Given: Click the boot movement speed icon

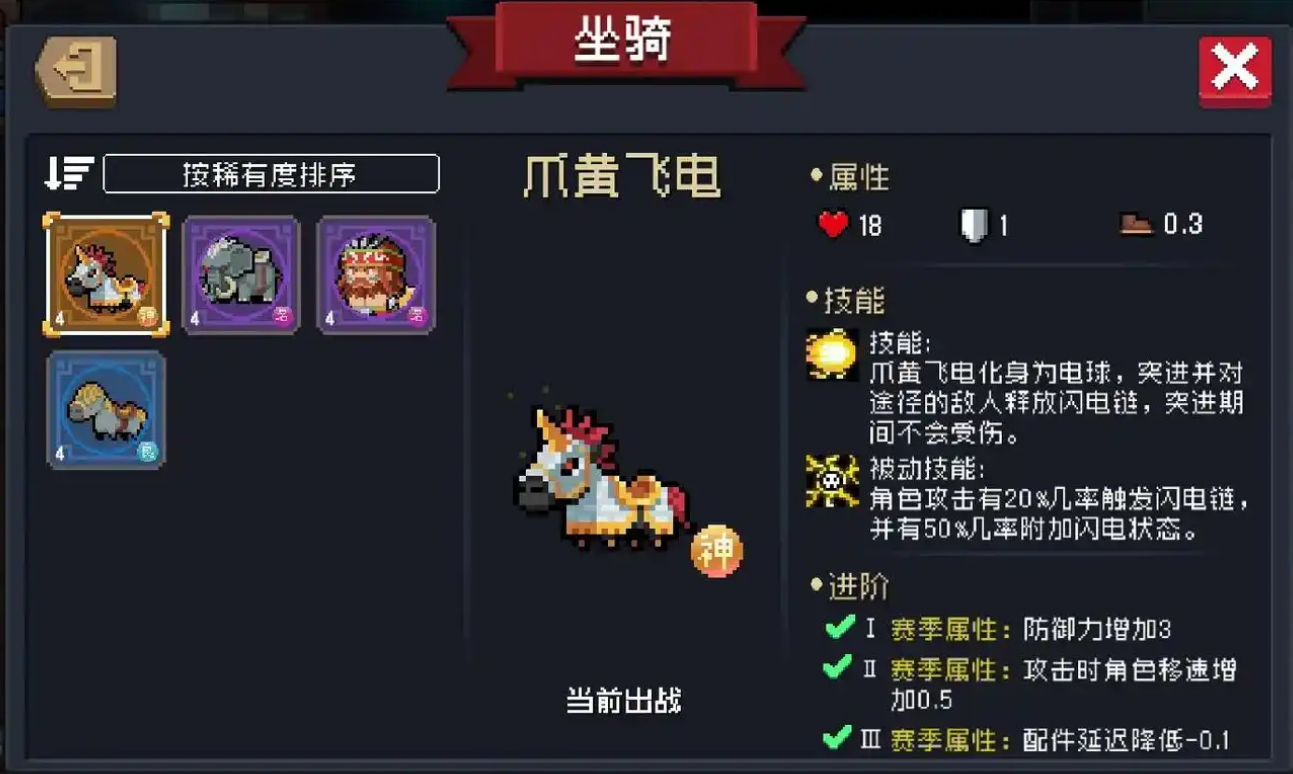Looking at the screenshot, I should click(x=1131, y=222).
